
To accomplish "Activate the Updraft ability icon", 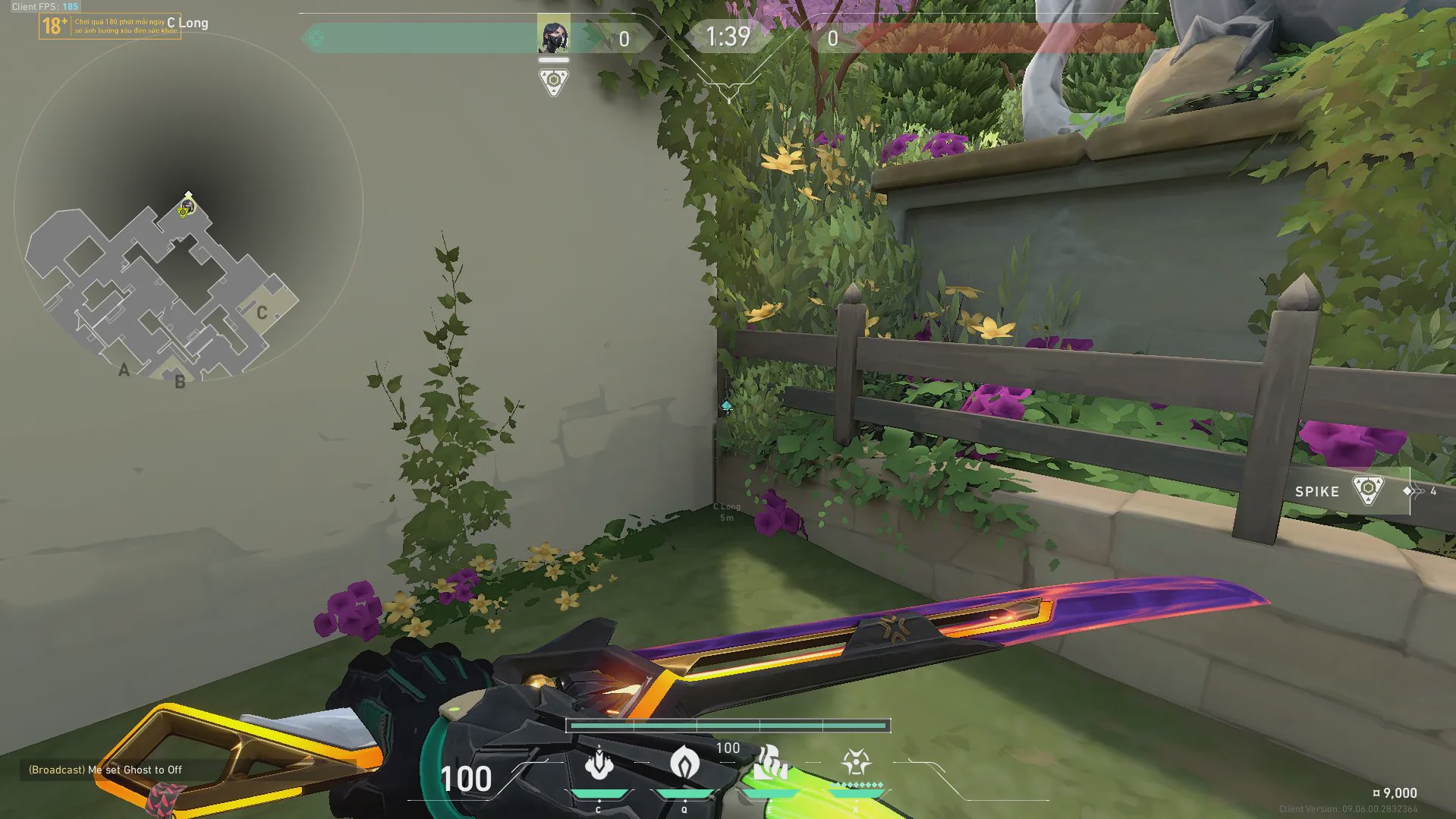I will (x=684, y=763).
